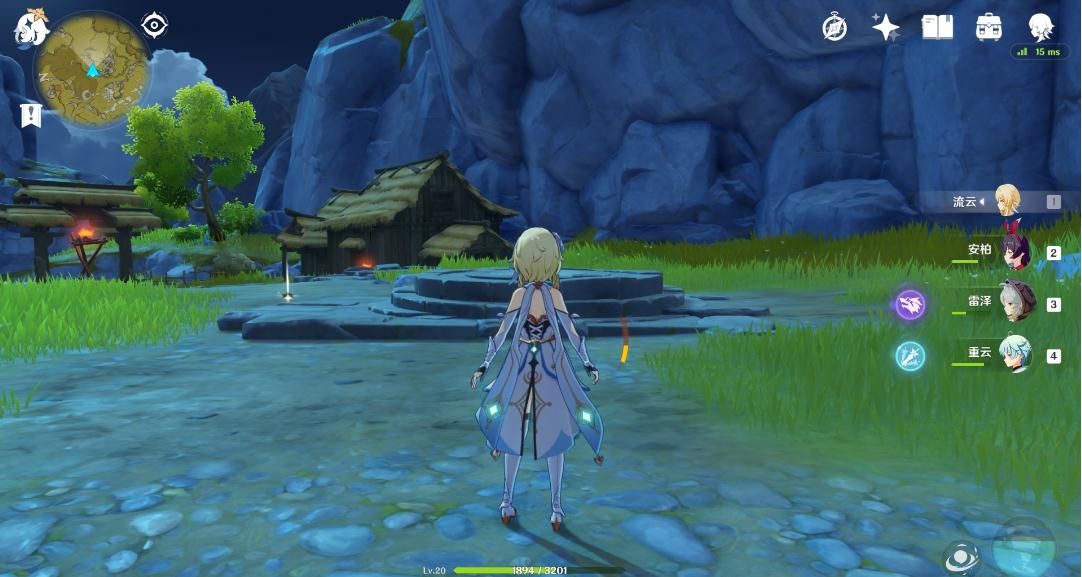
Task: Open the Paimon main menu
Action: click(31, 28)
